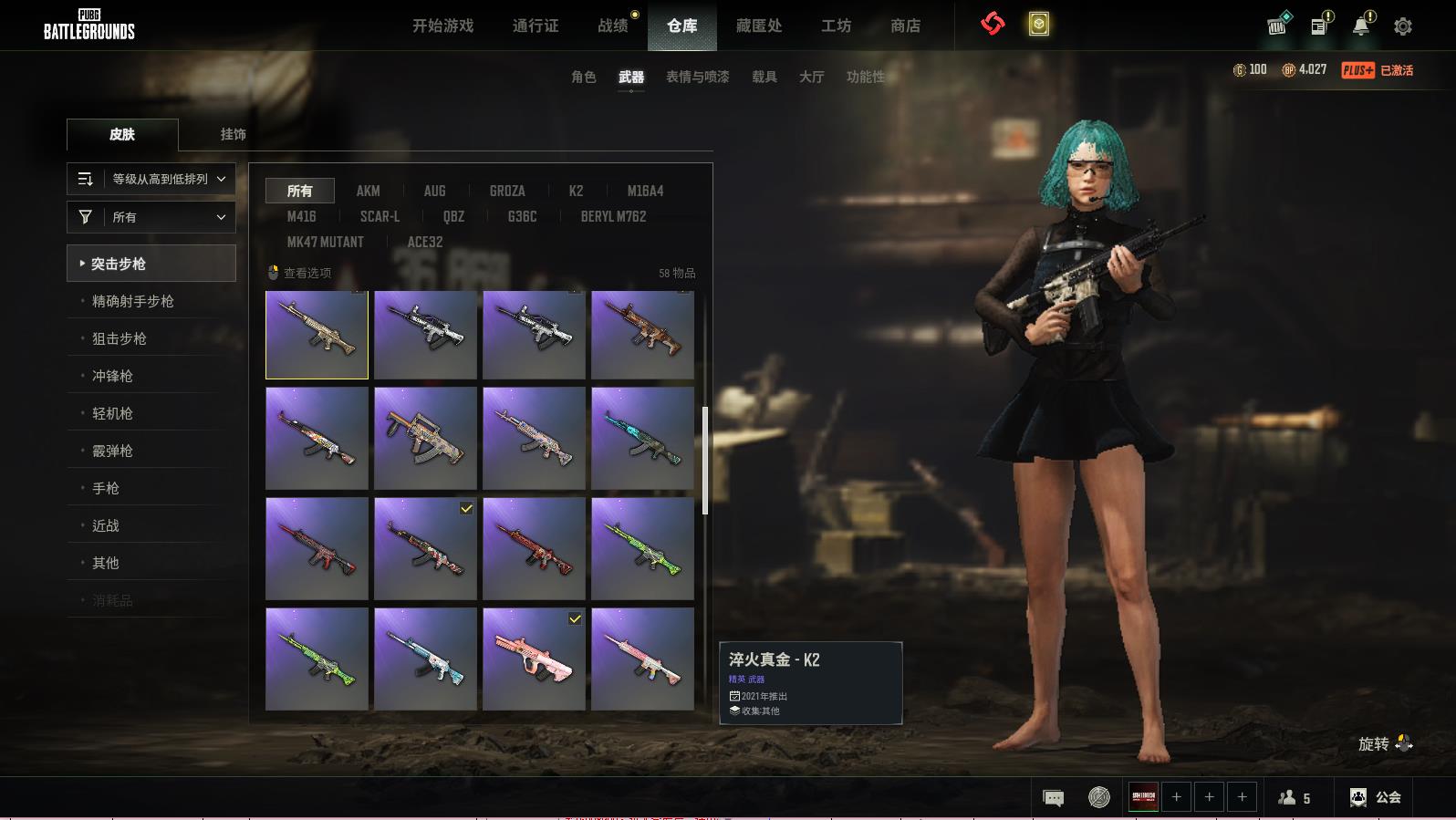Open the 挂饰 charms tab
Image resolution: width=1456 pixels, height=820 pixels.
click(233, 134)
